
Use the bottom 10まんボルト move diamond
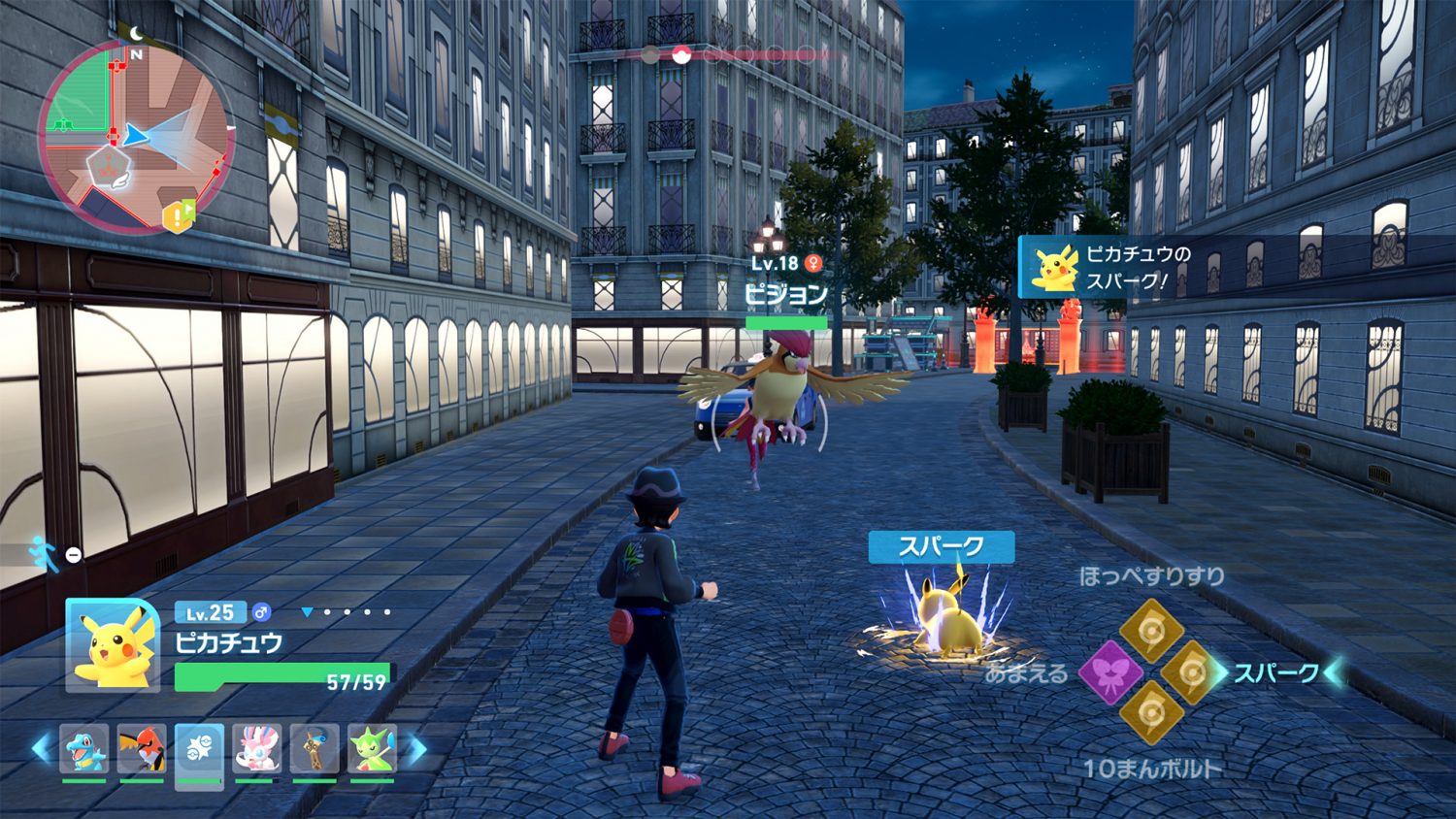tap(1150, 712)
